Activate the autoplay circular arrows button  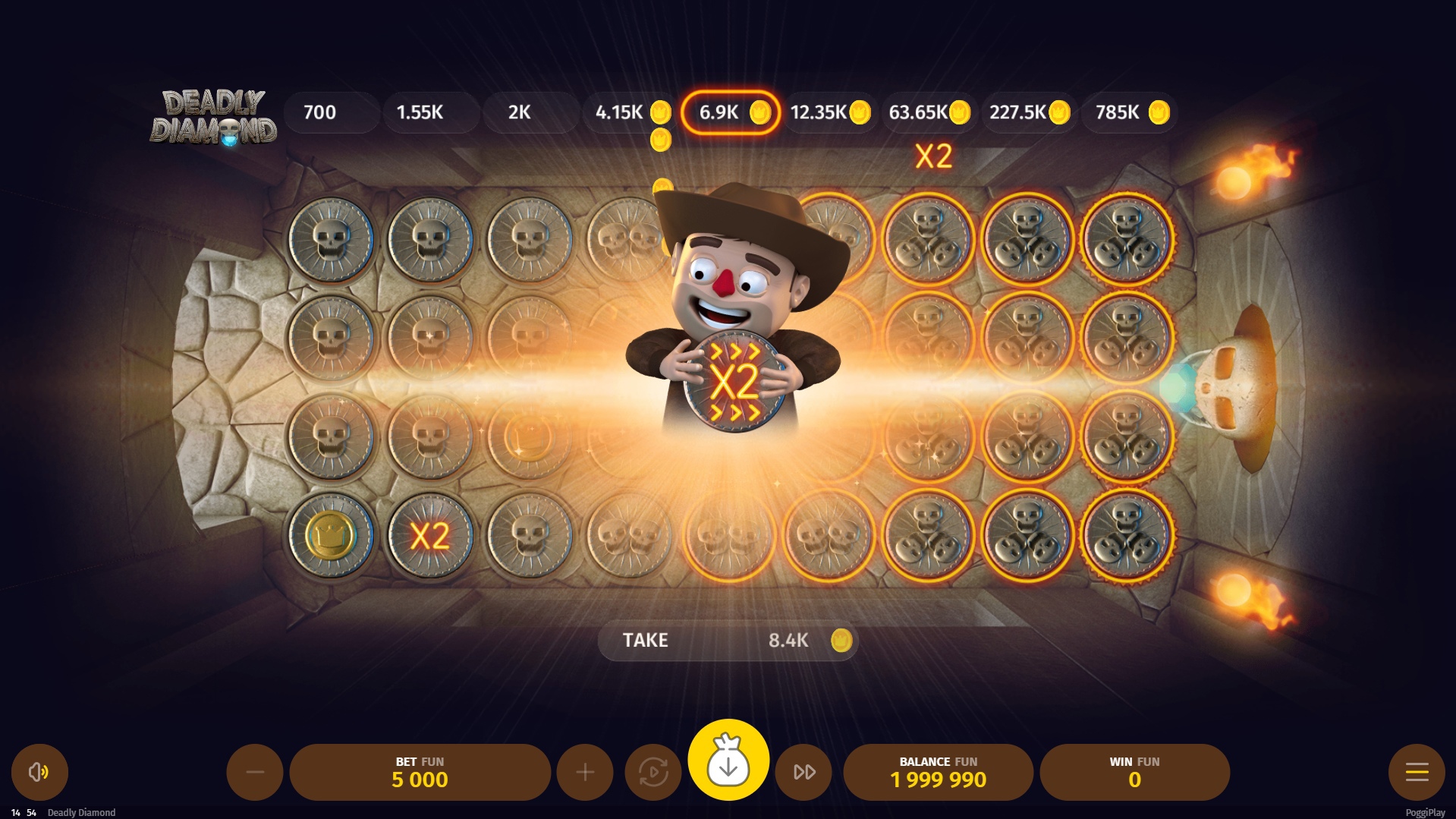653,772
